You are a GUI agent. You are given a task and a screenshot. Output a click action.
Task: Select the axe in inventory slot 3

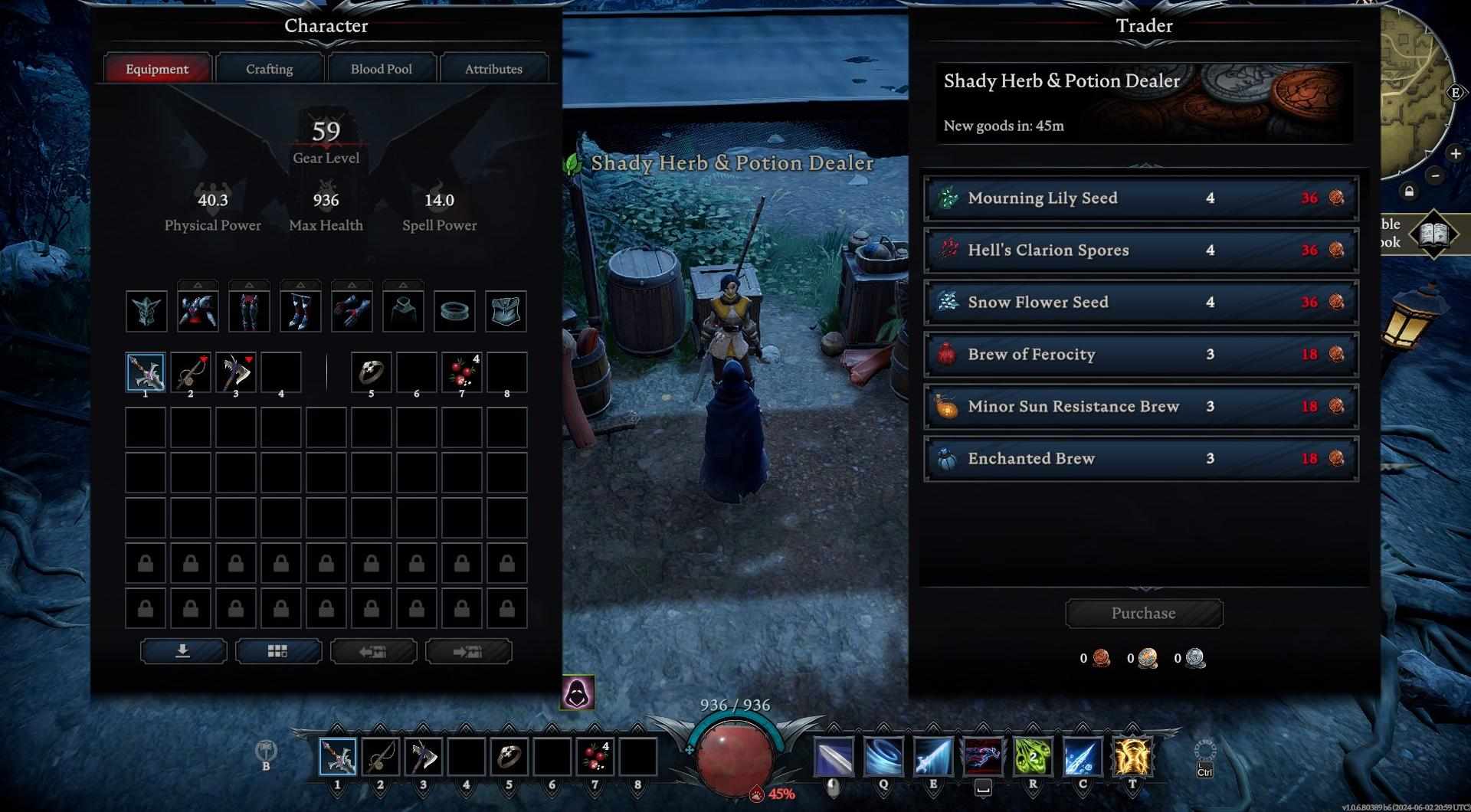pyautogui.click(x=236, y=372)
